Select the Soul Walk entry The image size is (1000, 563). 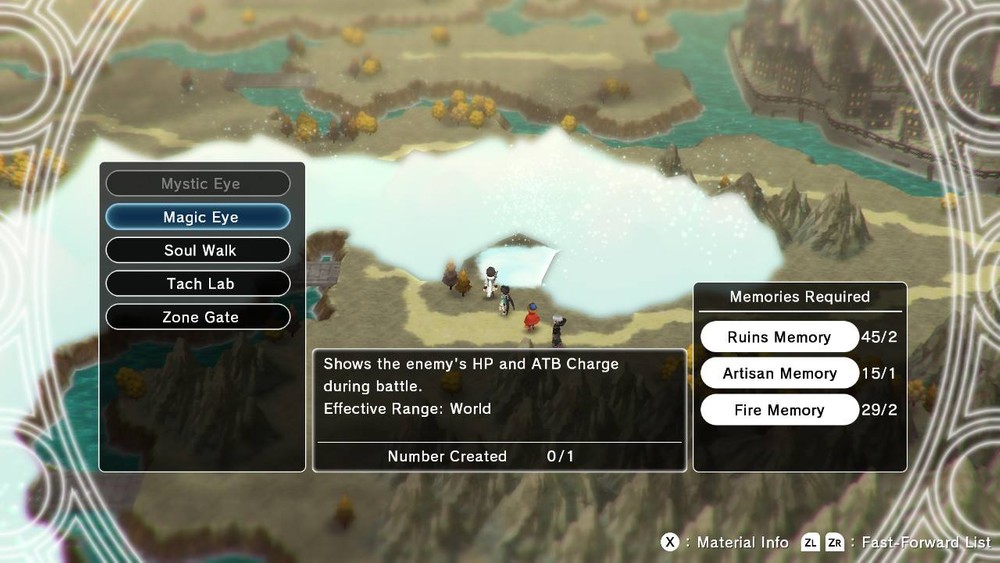click(x=198, y=250)
